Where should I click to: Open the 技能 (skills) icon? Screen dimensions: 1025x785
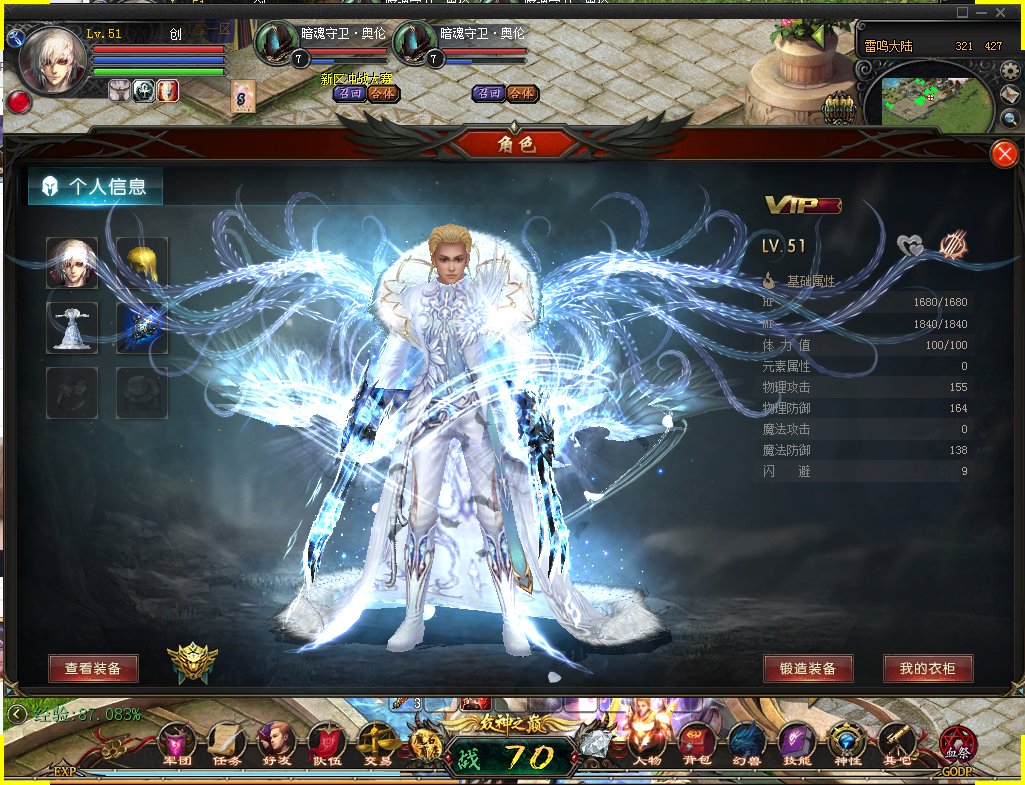point(797,744)
